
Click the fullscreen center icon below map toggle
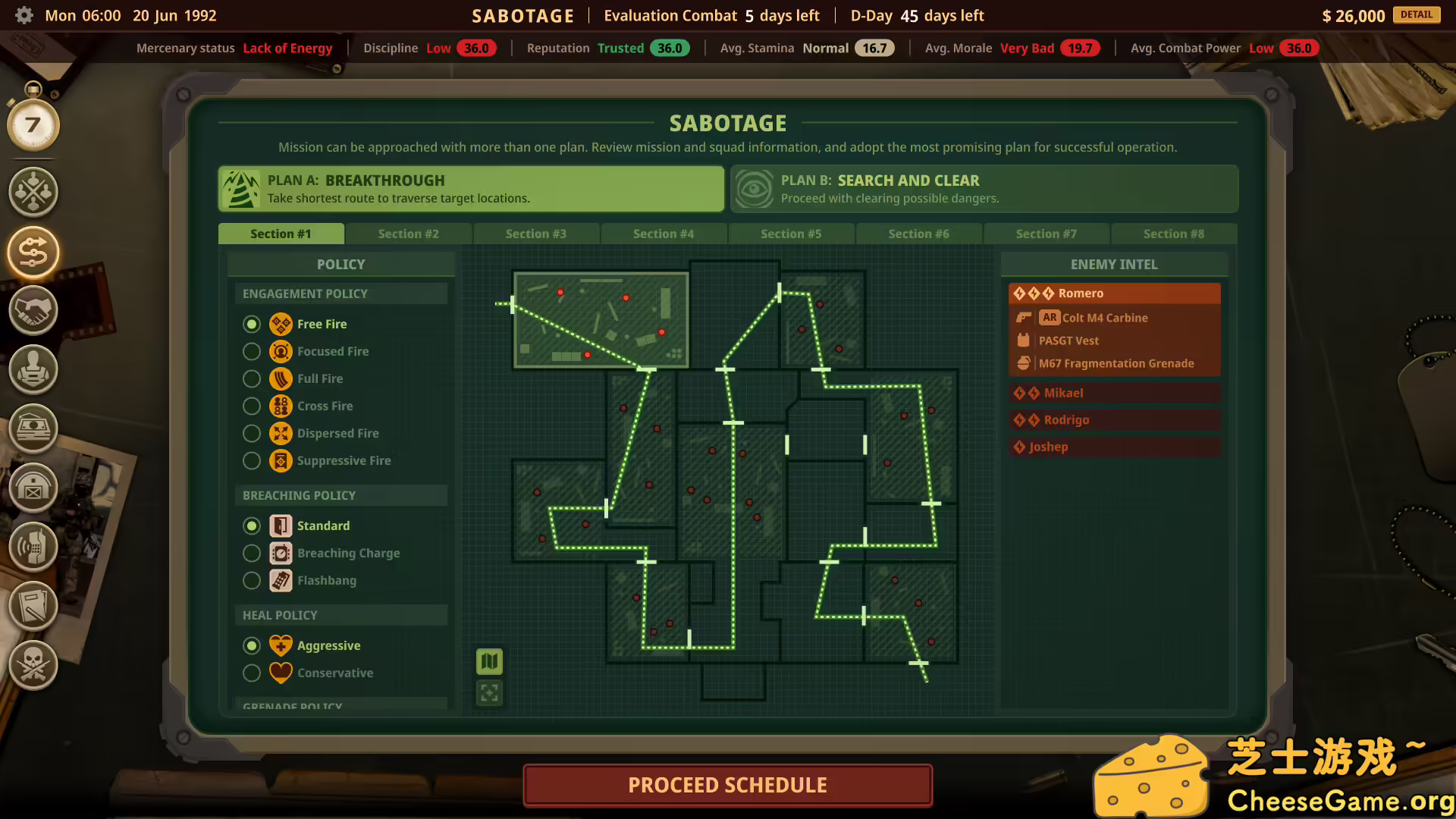coord(489,692)
